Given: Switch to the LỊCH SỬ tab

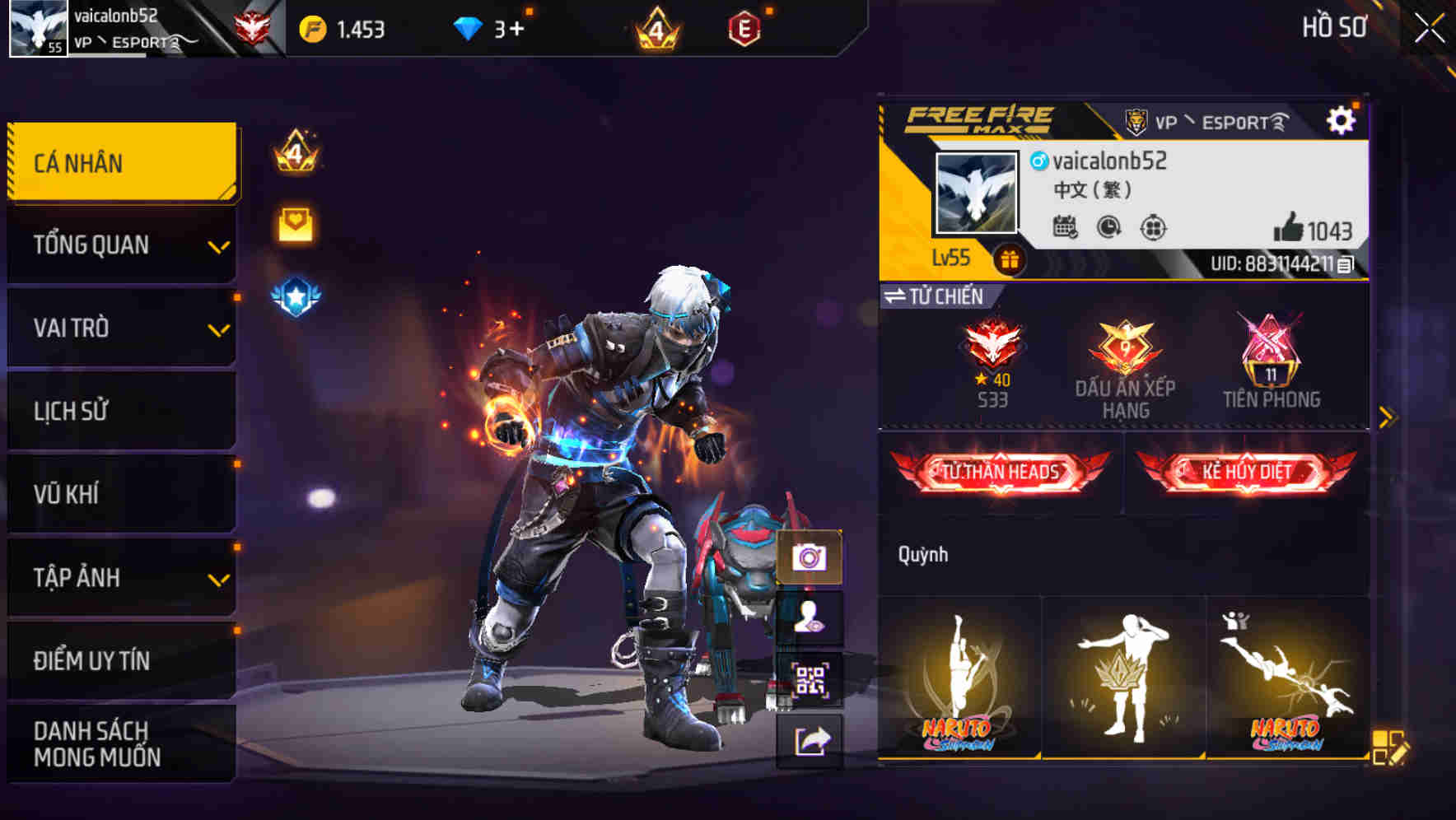Looking at the screenshot, I should tap(120, 411).
